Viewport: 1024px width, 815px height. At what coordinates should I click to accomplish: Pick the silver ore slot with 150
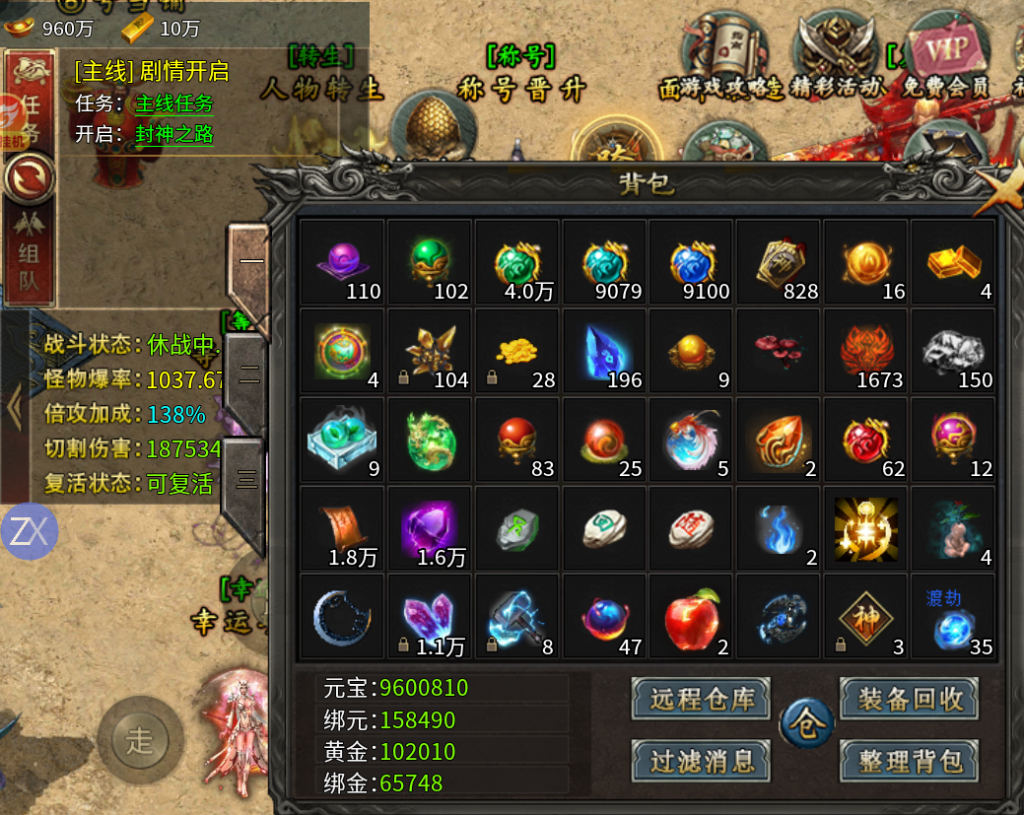click(x=953, y=350)
